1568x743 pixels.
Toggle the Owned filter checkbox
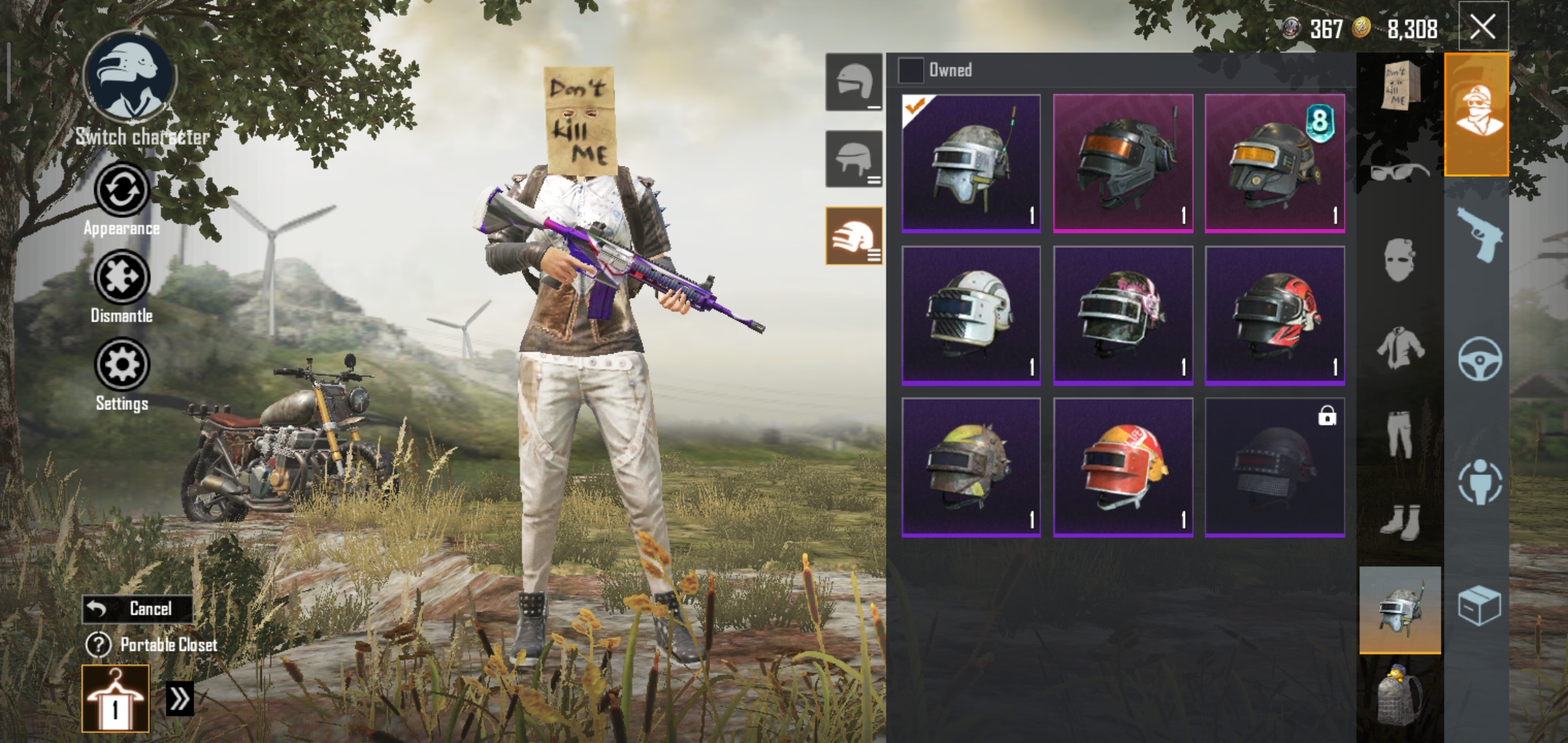[x=911, y=70]
